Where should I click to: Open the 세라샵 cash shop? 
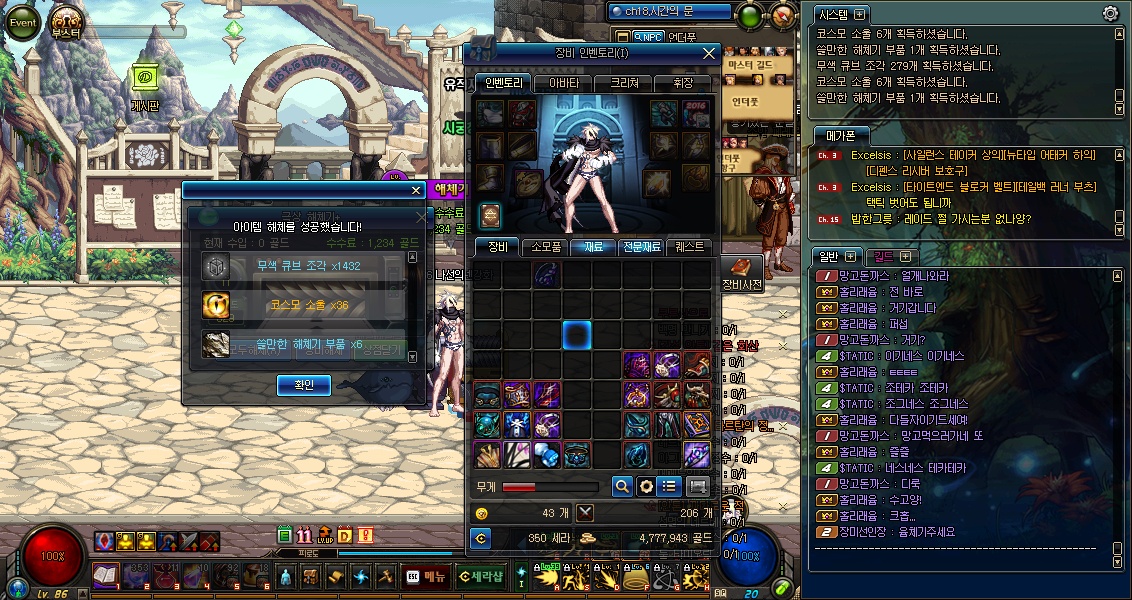pos(480,577)
